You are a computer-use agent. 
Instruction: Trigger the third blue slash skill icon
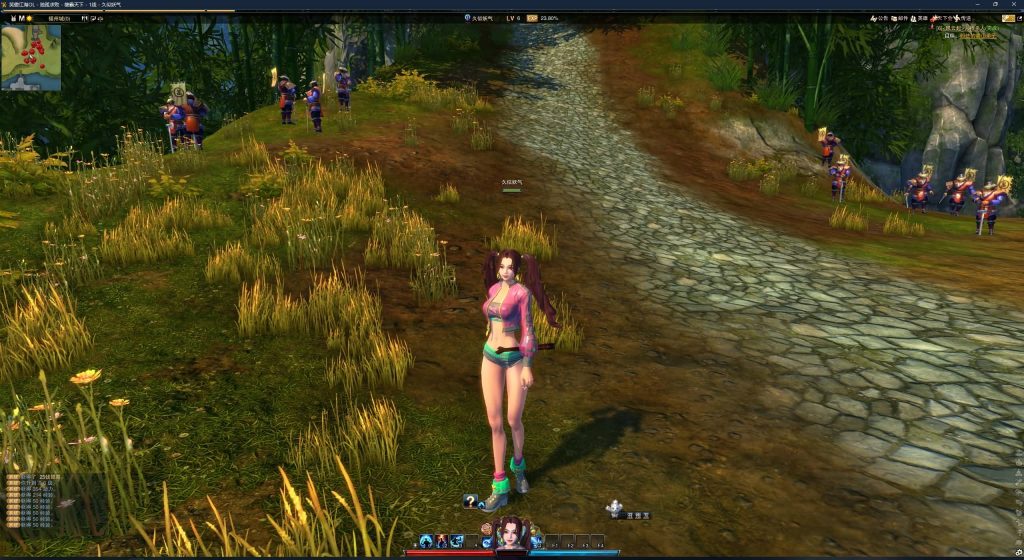[x=457, y=541]
